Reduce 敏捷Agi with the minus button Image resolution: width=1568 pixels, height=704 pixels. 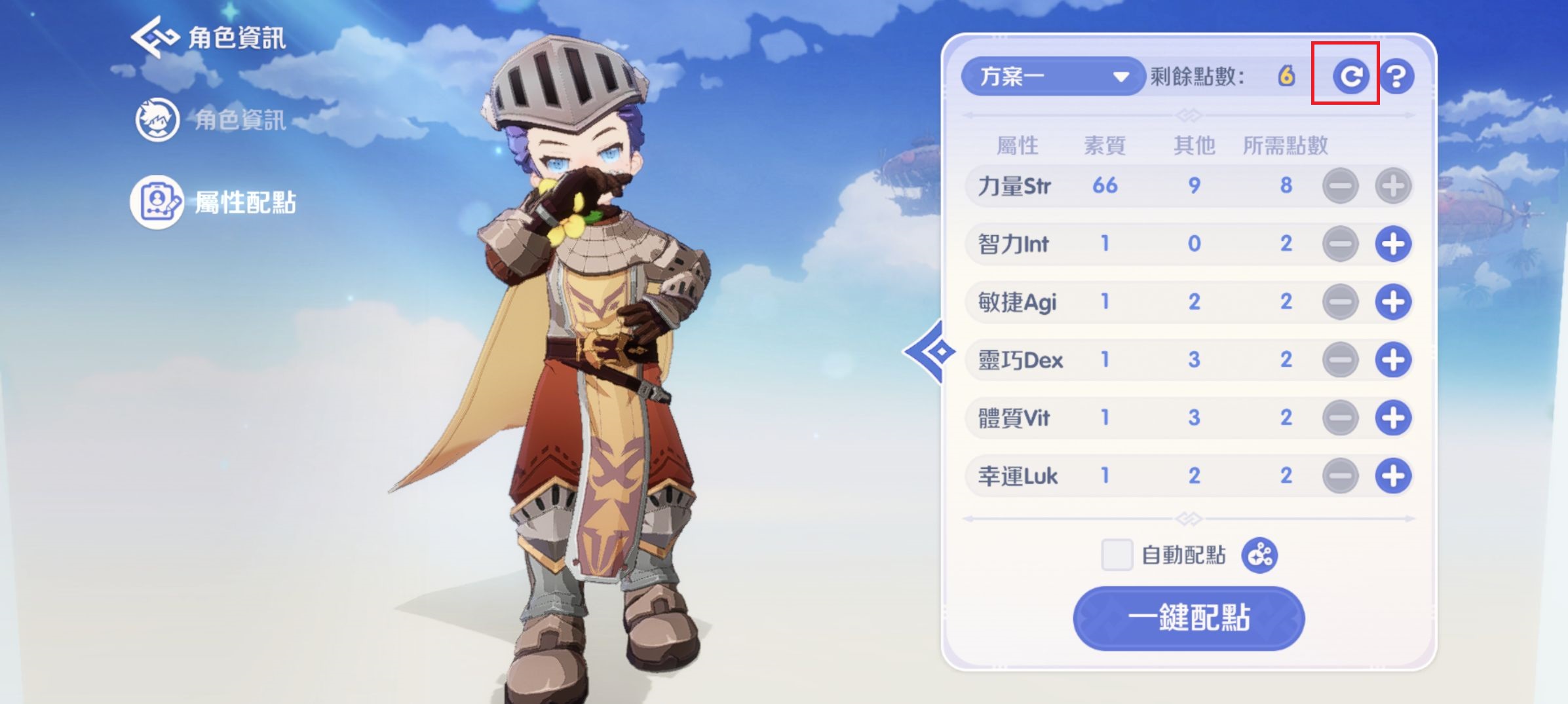[x=1340, y=302]
